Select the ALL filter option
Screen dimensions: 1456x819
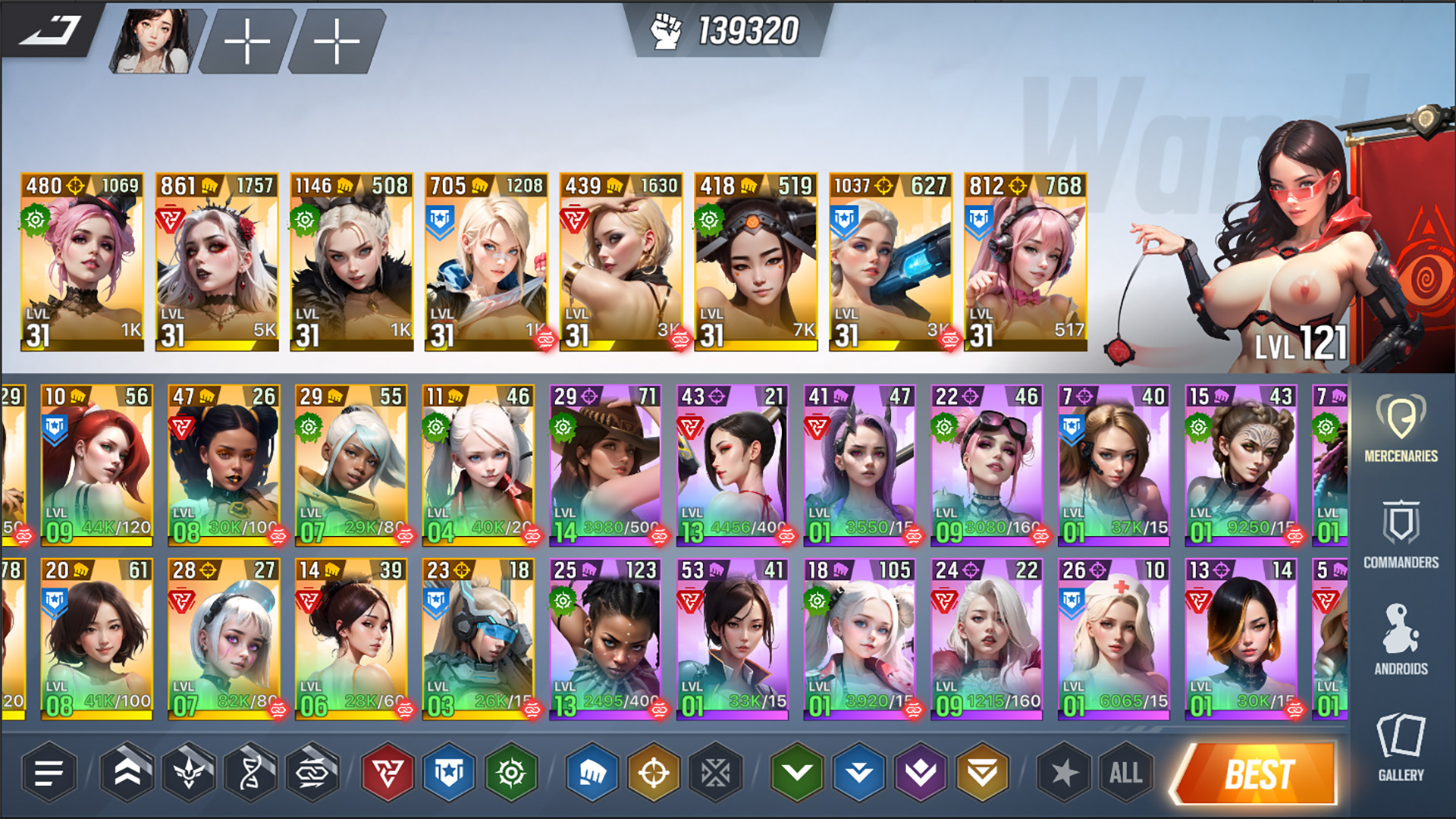click(x=1125, y=773)
